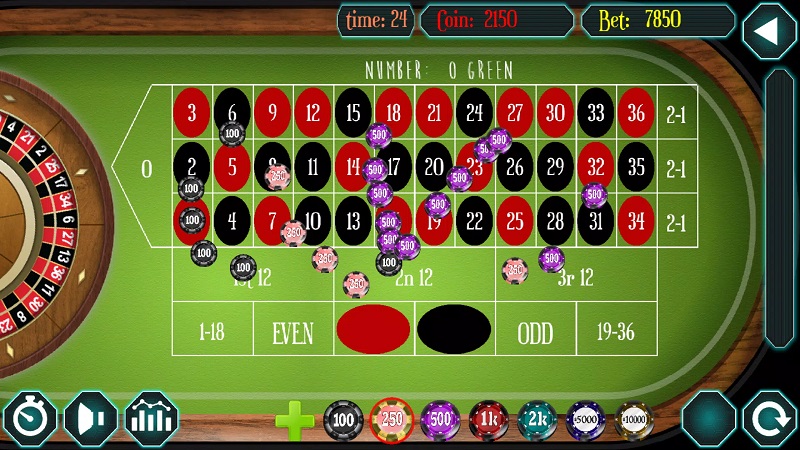Pick the purple 500 chip
The height and width of the screenshot is (450, 800).
[440, 419]
